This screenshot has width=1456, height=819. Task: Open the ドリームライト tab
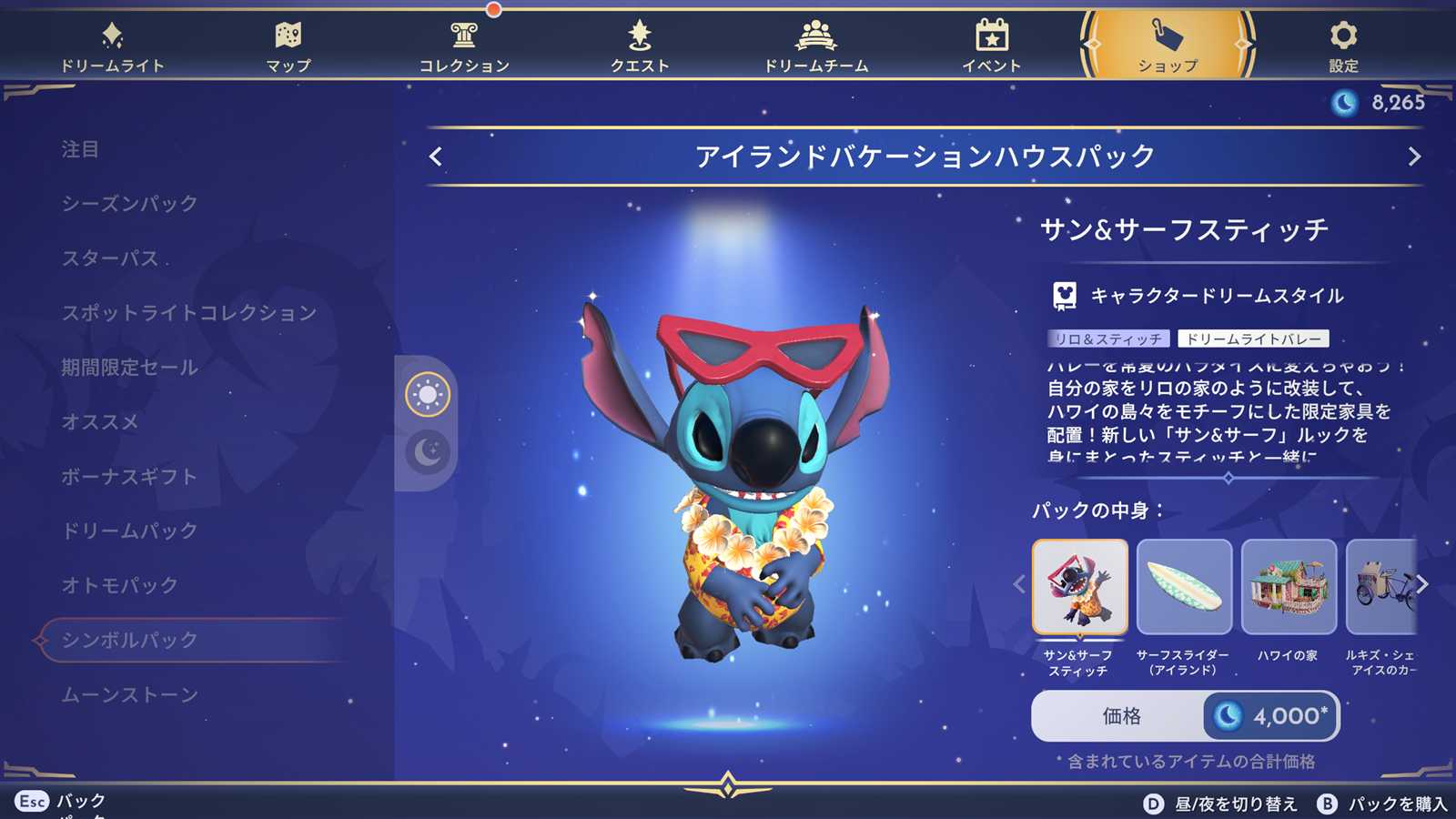point(112,45)
